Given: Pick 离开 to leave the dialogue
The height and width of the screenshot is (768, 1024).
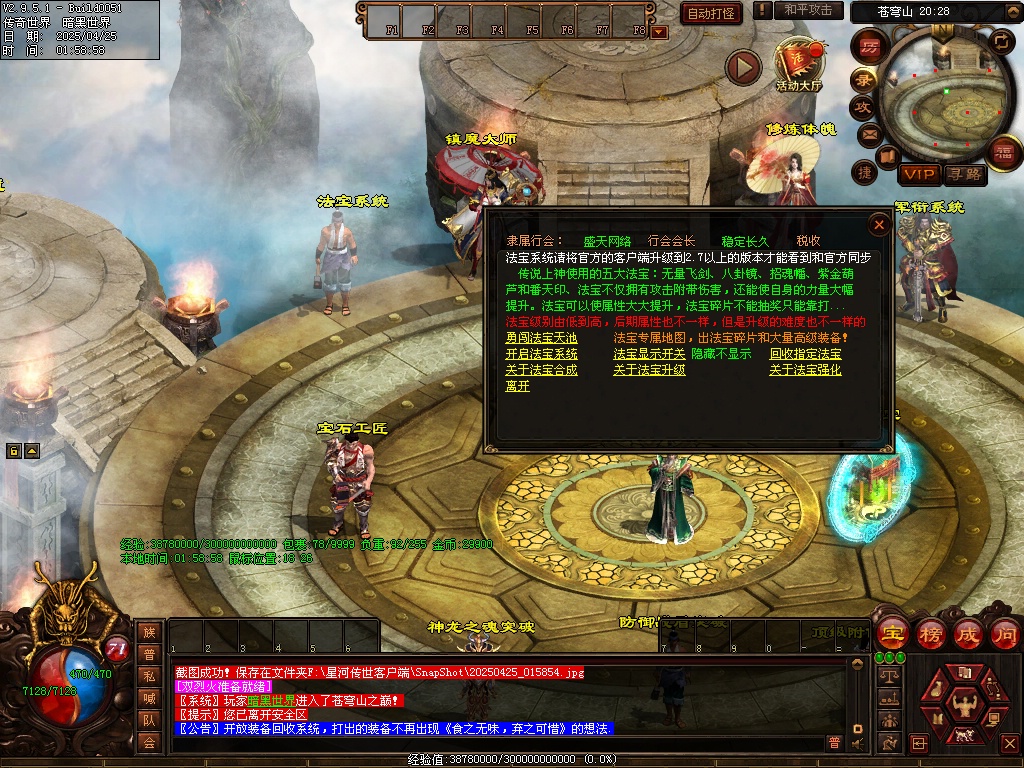Looking at the screenshot, I should point(517,386).
